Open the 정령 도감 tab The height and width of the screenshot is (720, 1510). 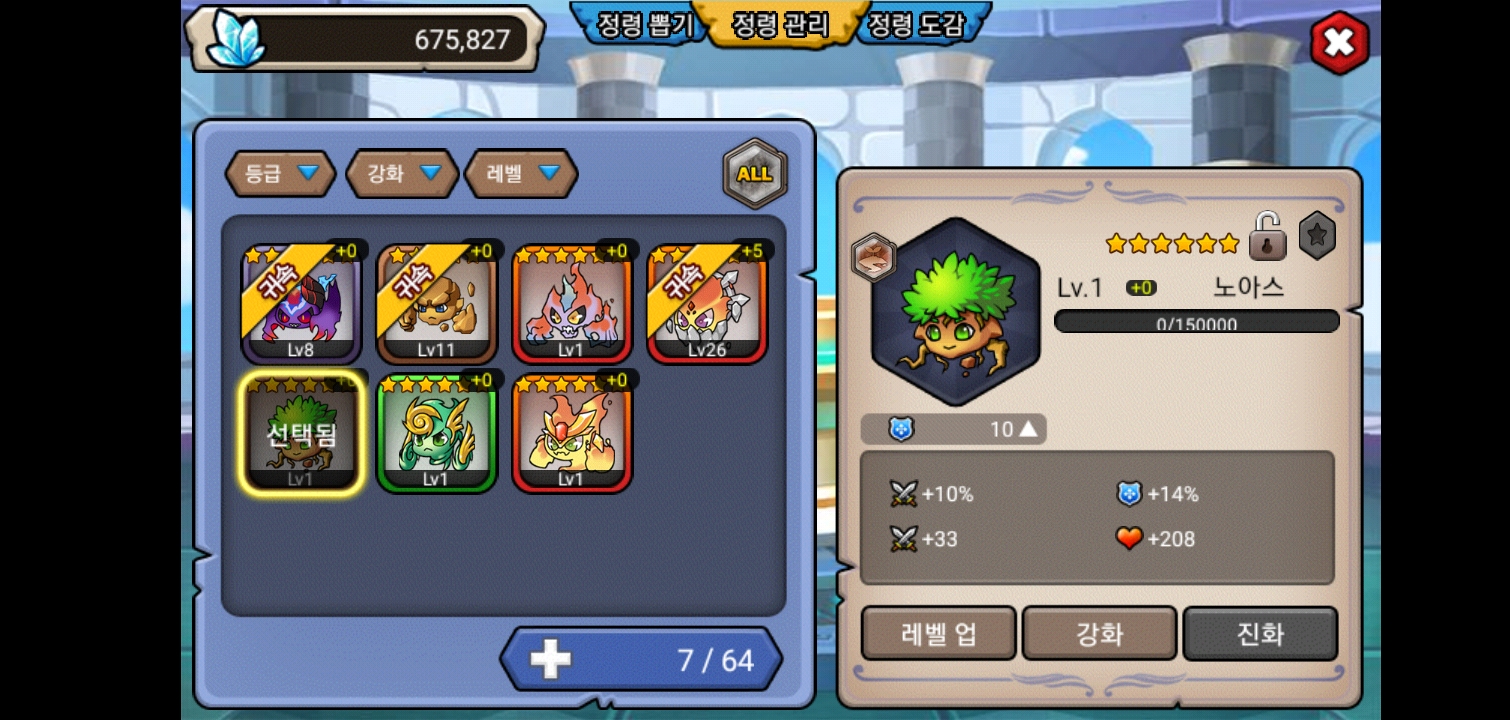[x=915, y=25]
